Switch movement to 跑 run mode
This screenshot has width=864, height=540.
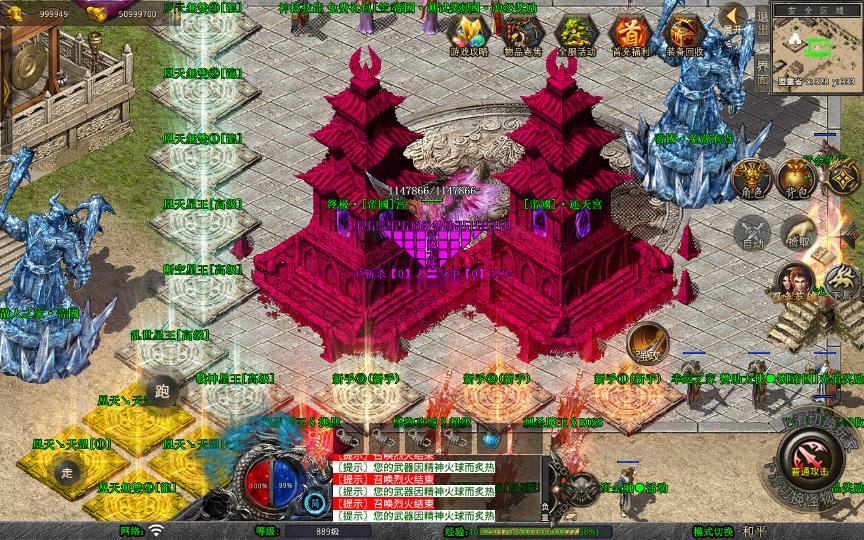[162, 391]
